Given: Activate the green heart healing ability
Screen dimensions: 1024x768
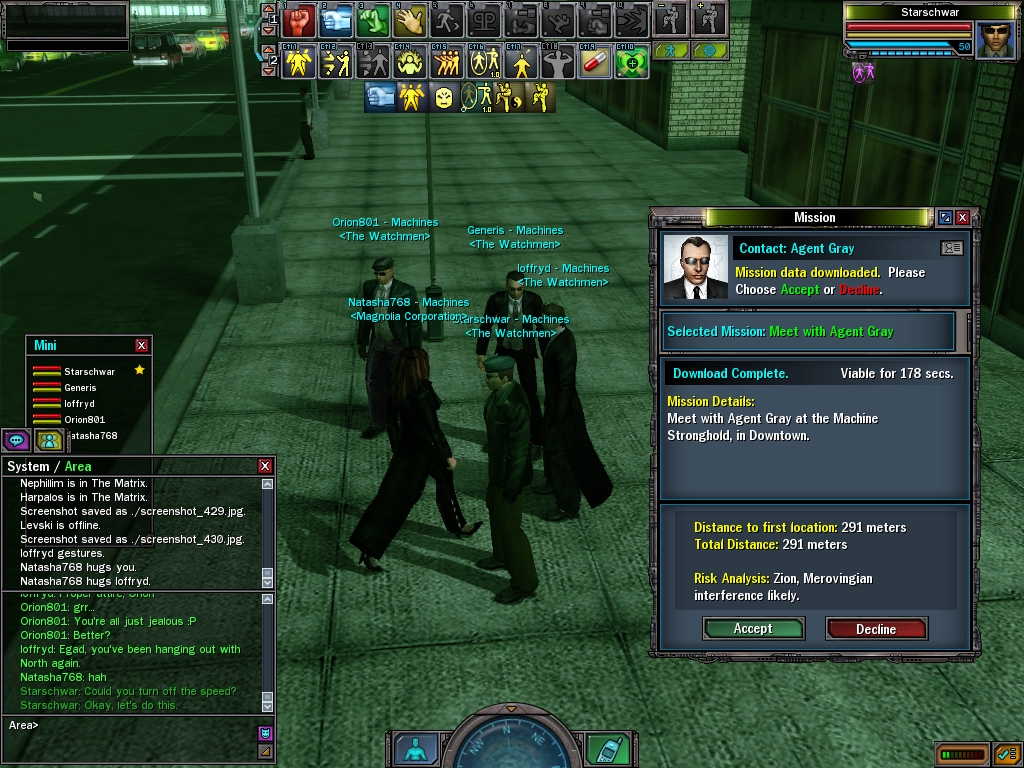Looking at the screenshot, I should point(631,63).
